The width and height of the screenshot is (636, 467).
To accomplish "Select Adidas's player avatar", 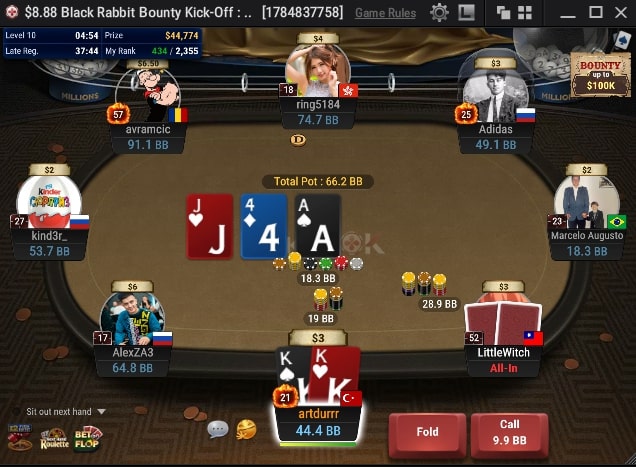I will [489, 96].
